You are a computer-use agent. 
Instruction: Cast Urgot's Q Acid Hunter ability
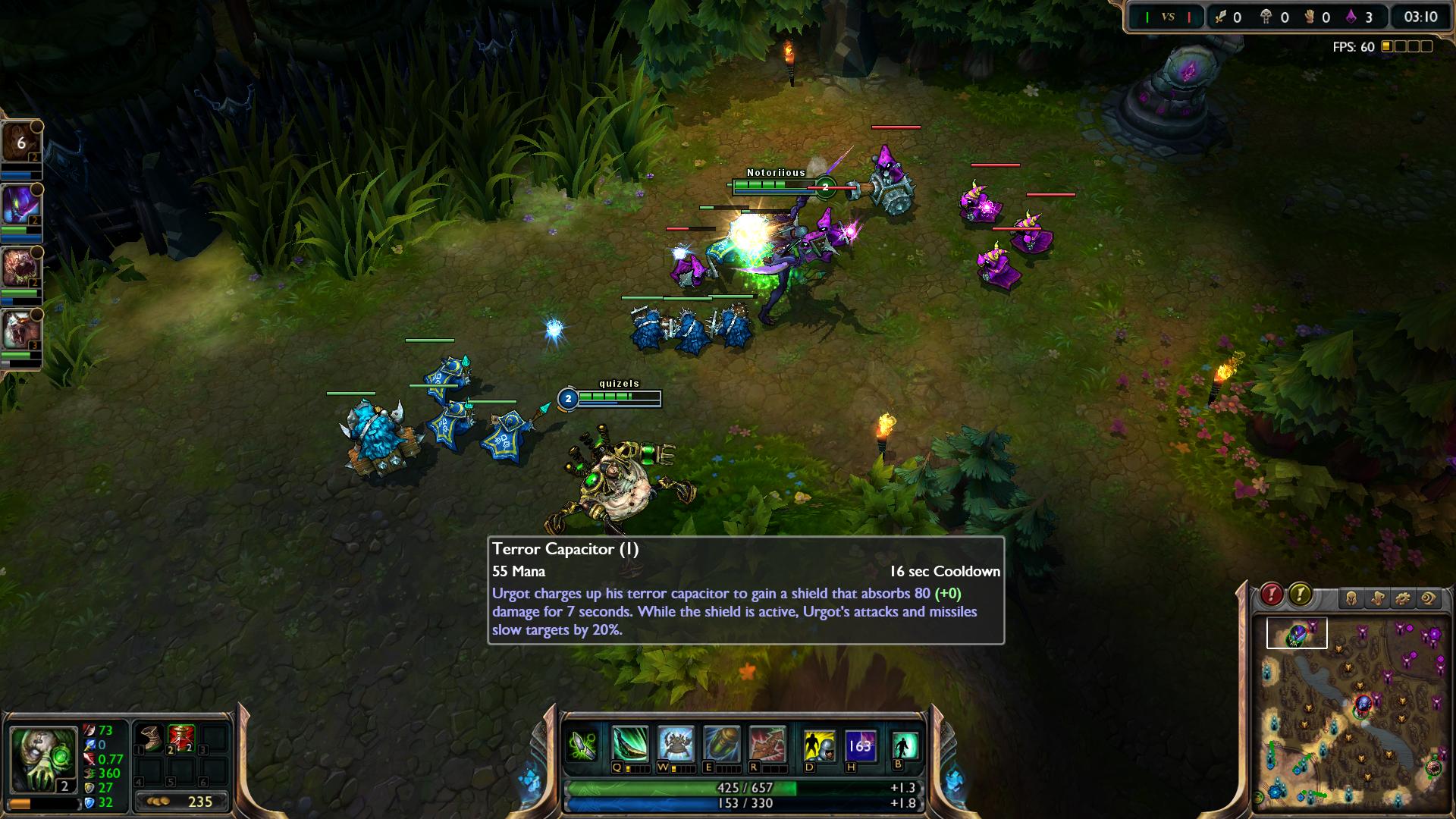[630, 745]
